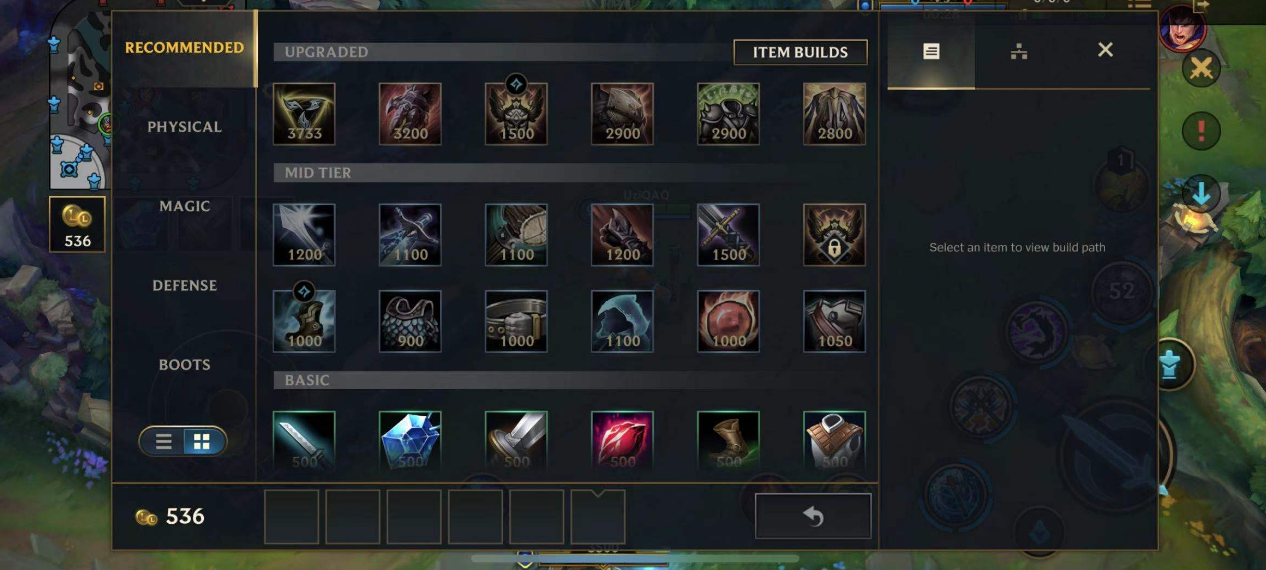The height and width of the screenshot is (570, 1266).
Task: Select the 1500 gold crossed swords item
Action: [x=728, y=235]
